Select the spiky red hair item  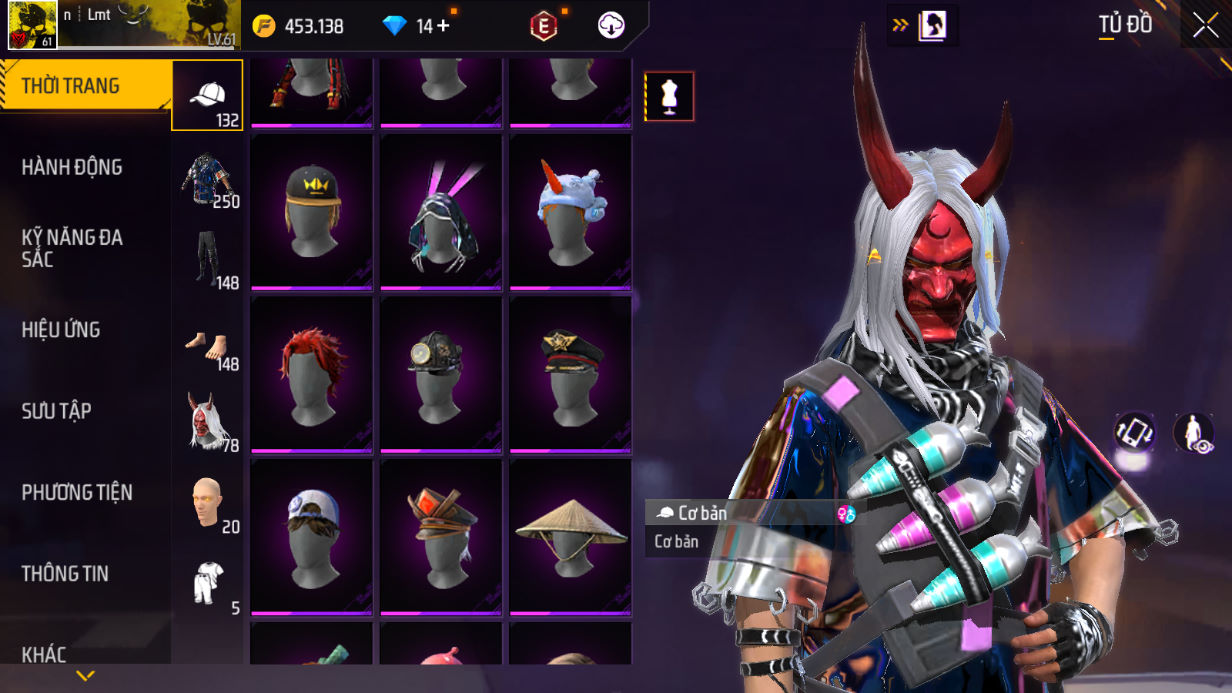point(312,373)
